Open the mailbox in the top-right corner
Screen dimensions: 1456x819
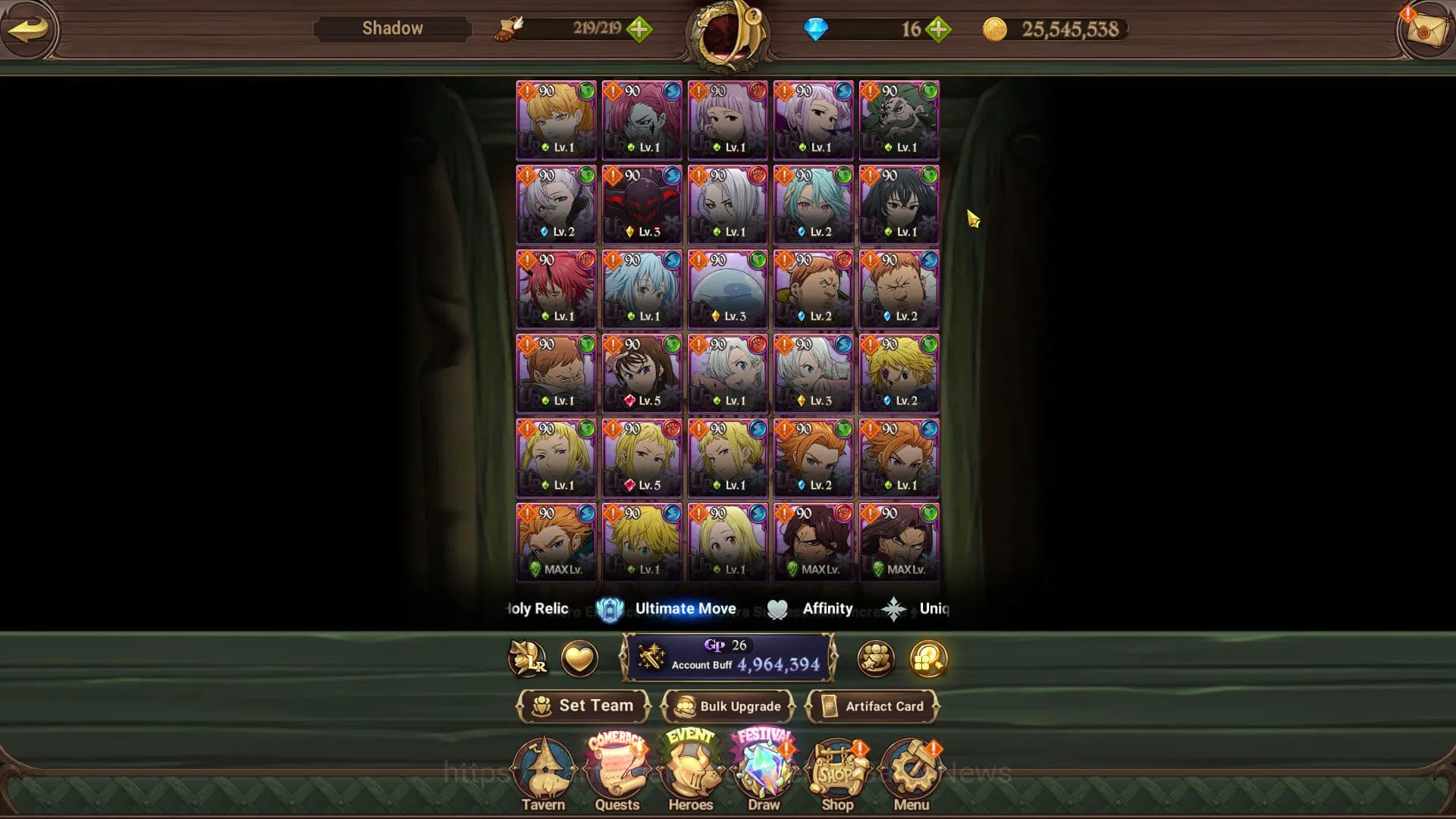tap(1423, 30)
